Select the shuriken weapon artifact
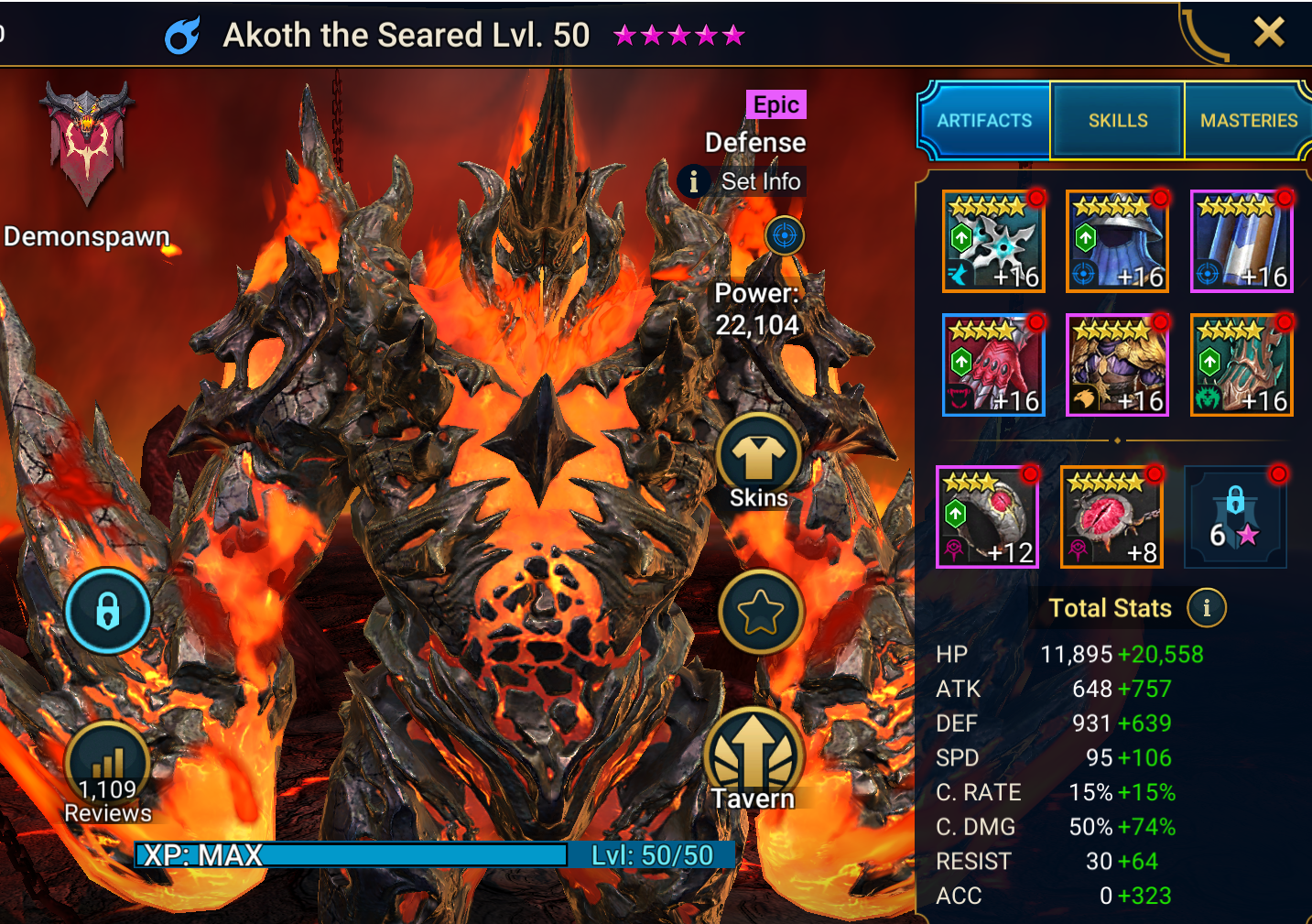1312x924 pixels. [992, 241]
